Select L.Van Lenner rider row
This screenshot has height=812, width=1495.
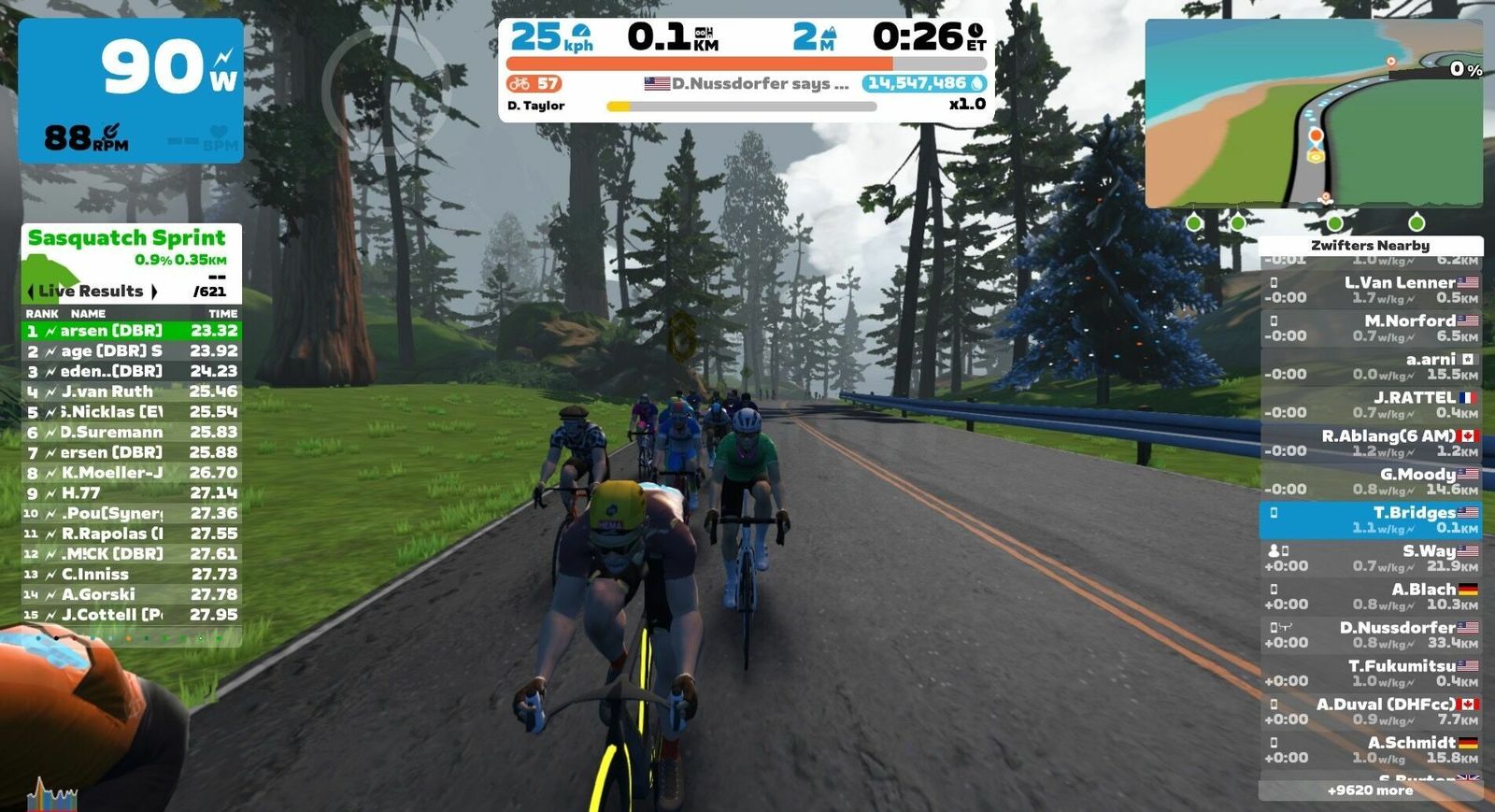[1370, 290]
